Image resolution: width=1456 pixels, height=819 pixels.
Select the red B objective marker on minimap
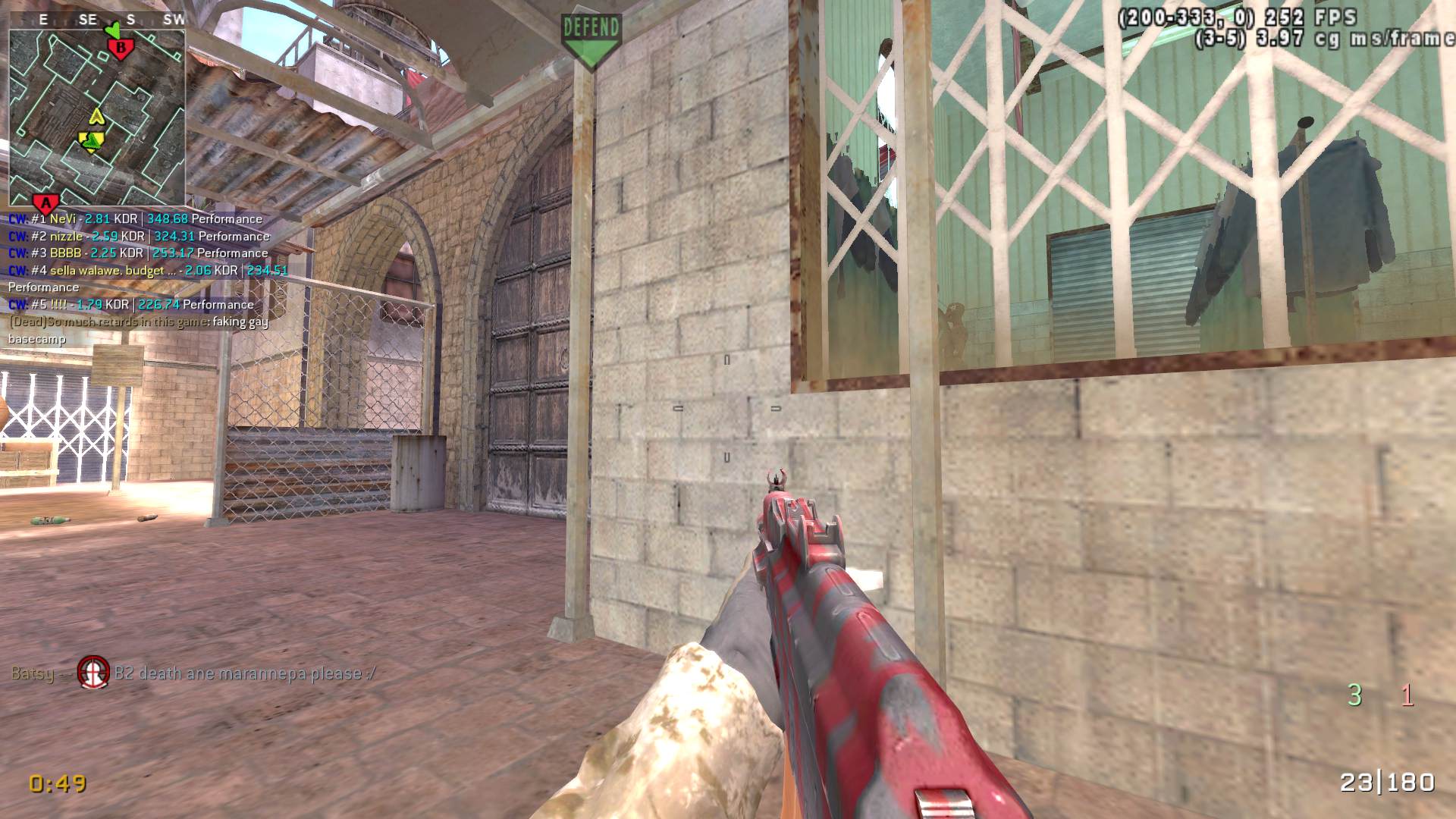[x=121, y=49]
